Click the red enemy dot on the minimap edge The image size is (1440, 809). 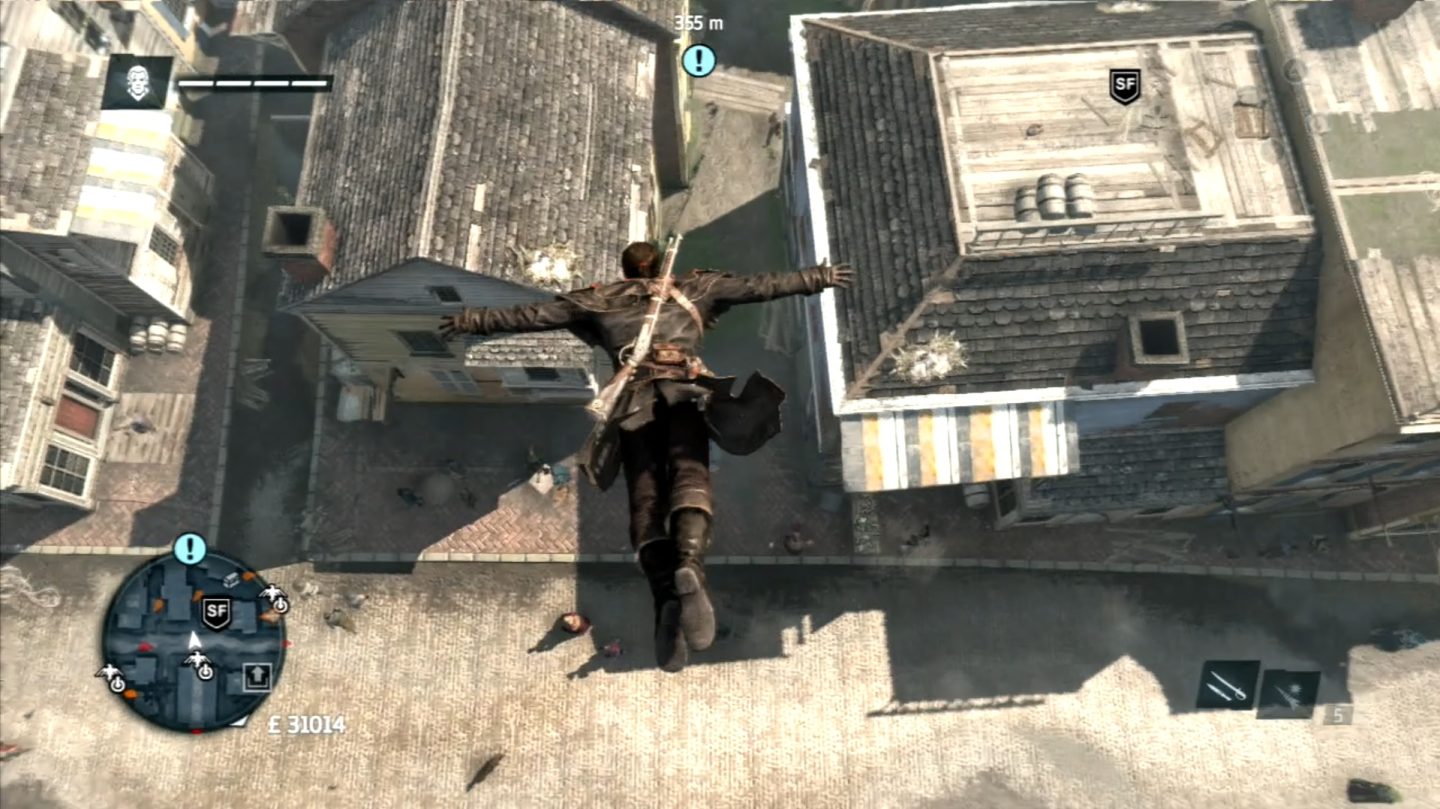pyautogui.click(x=287, y=642)
